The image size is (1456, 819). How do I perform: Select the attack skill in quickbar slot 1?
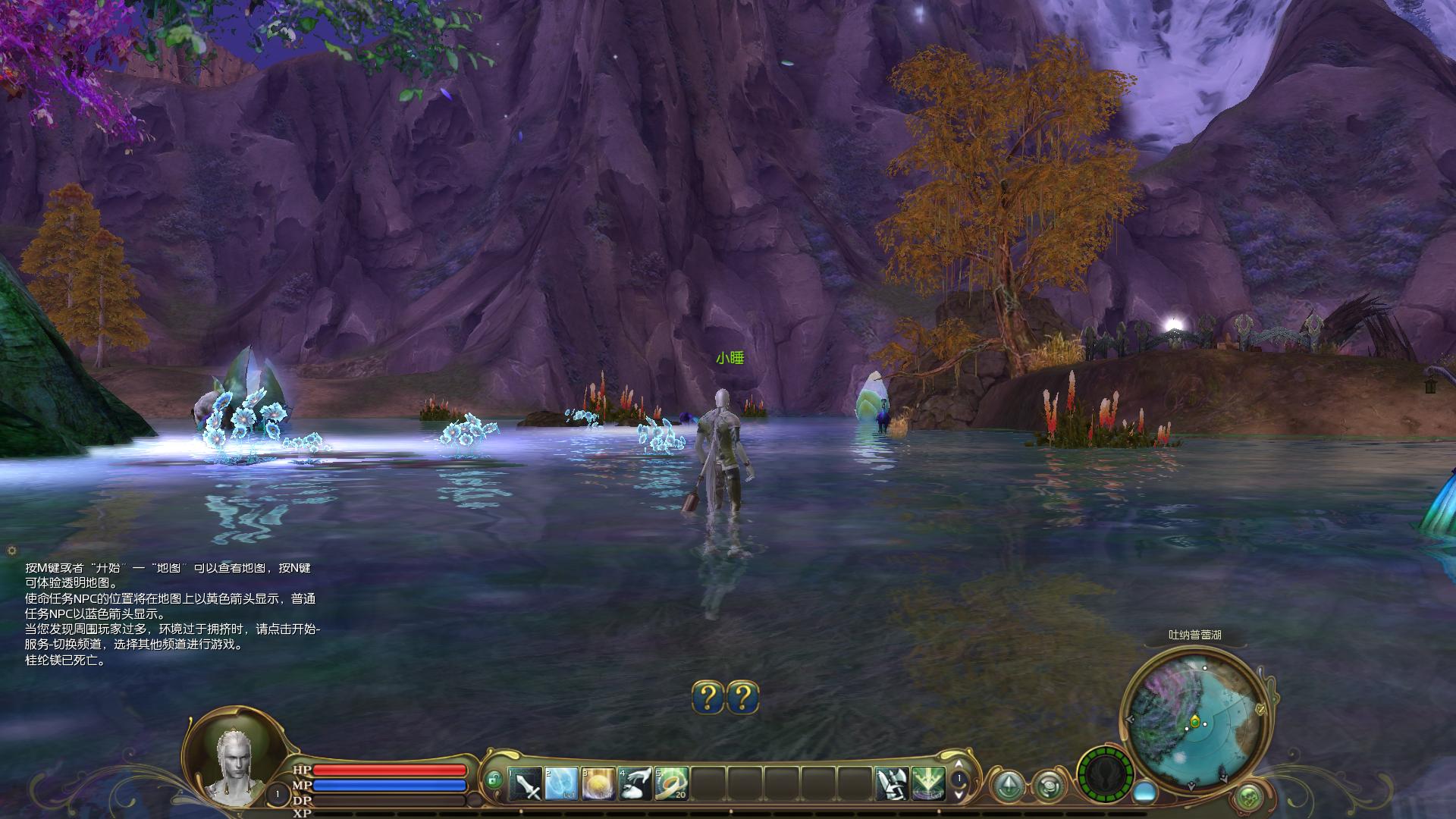[524, 783]
